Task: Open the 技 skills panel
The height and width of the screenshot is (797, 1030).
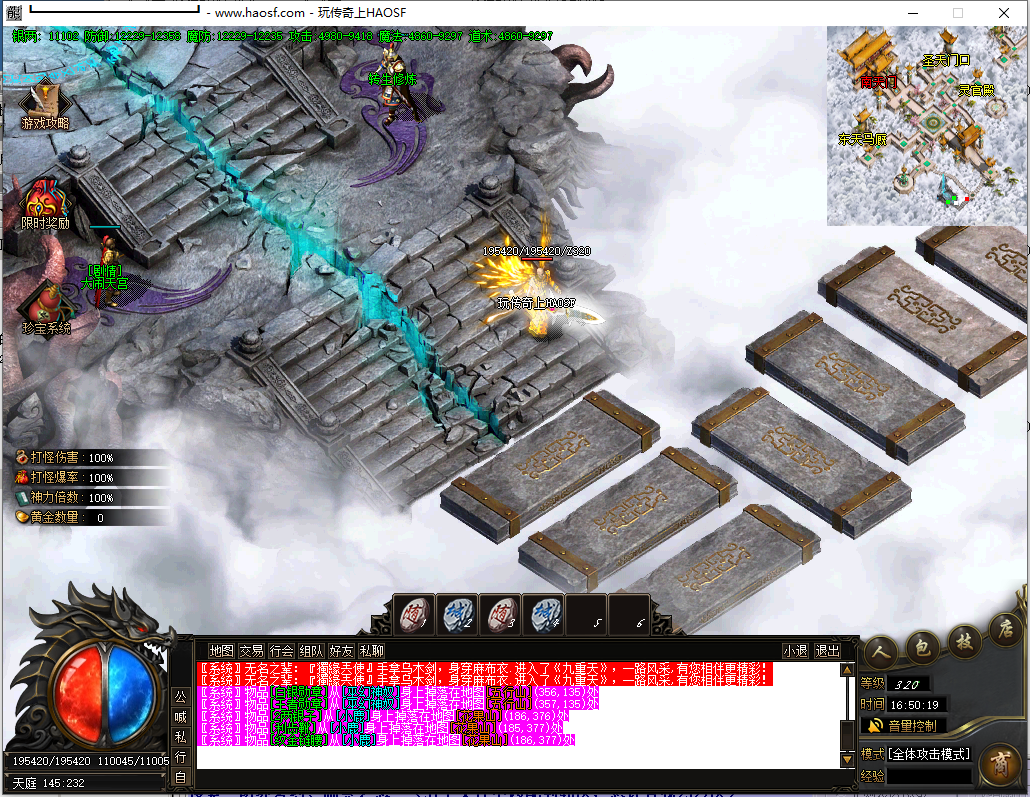Action: tap(965, 641)
